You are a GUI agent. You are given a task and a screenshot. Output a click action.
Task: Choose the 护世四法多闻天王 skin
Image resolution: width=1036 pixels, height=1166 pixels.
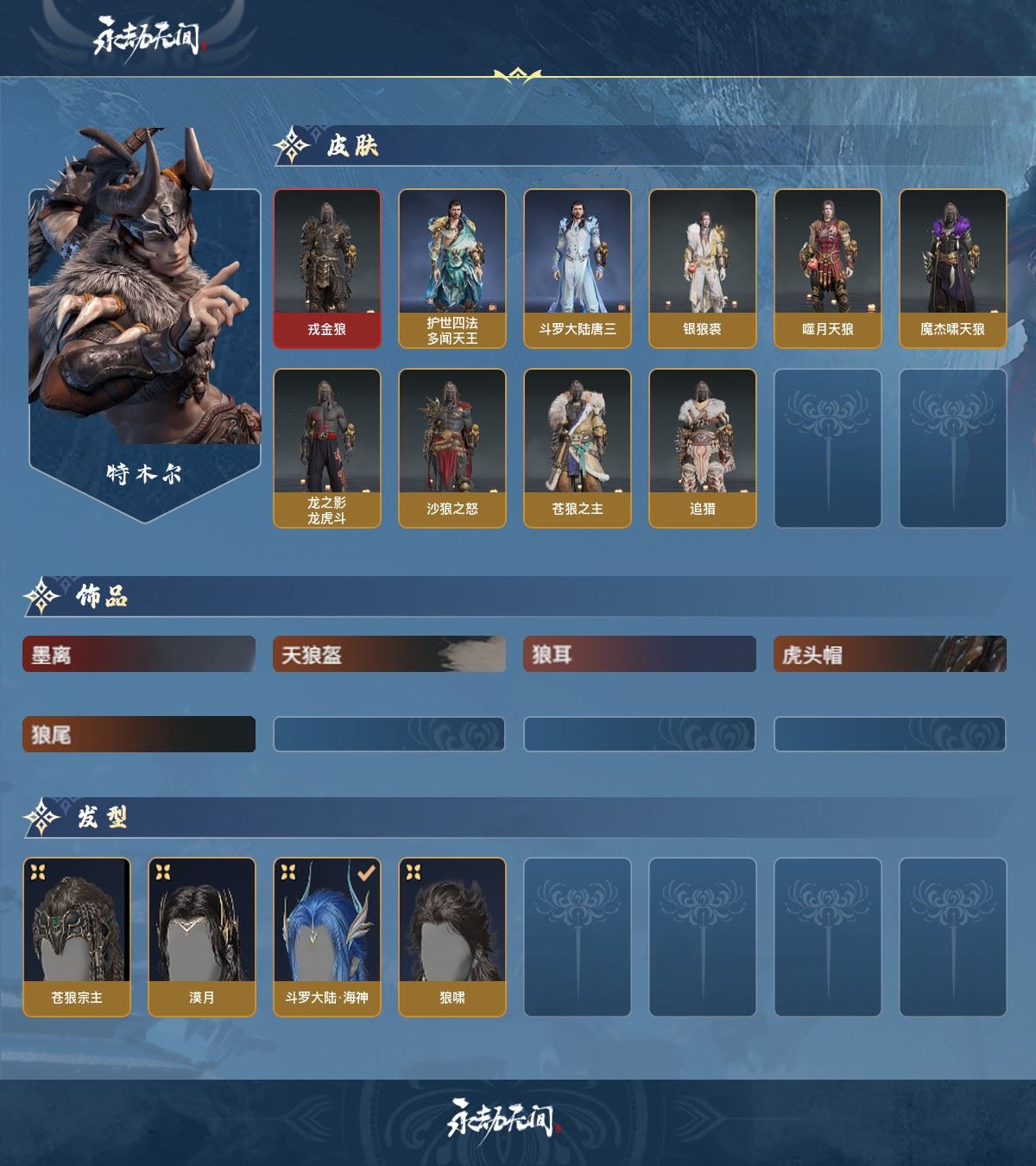point(452,269)
